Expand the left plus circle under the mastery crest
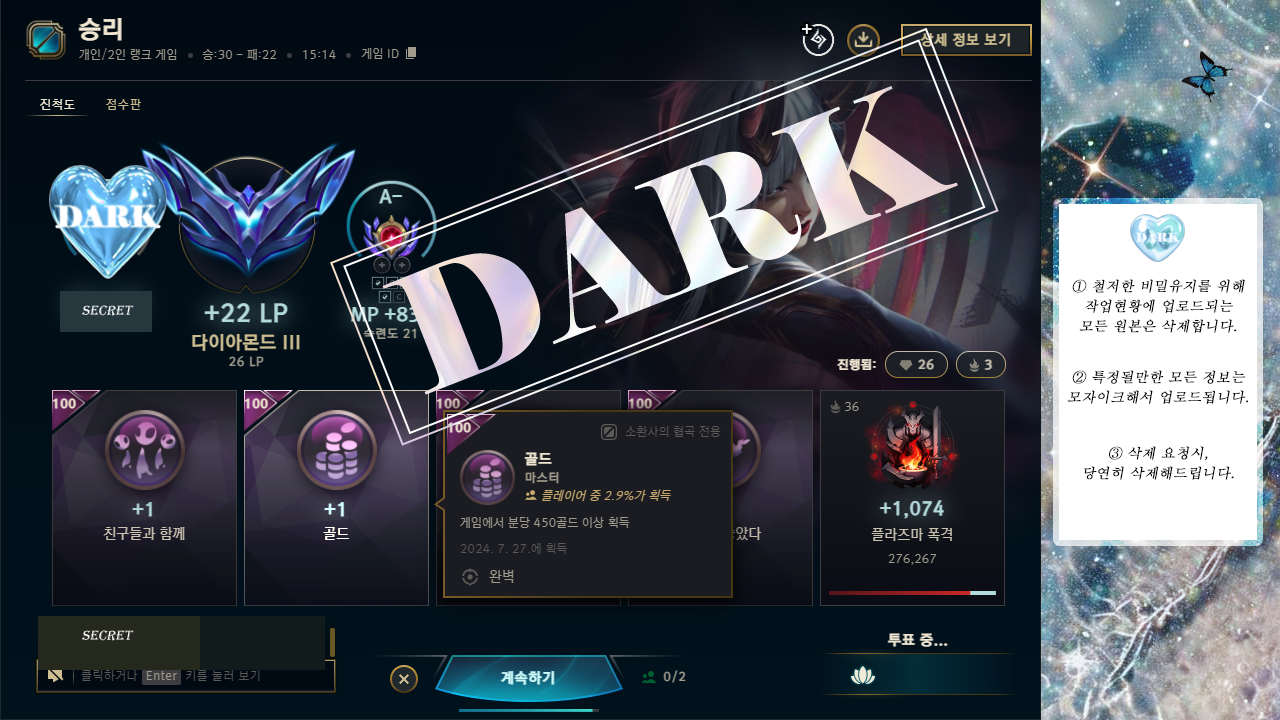The height and width of the screenshot is (720, 1280). pyautogui.click(x=382, y=266)
